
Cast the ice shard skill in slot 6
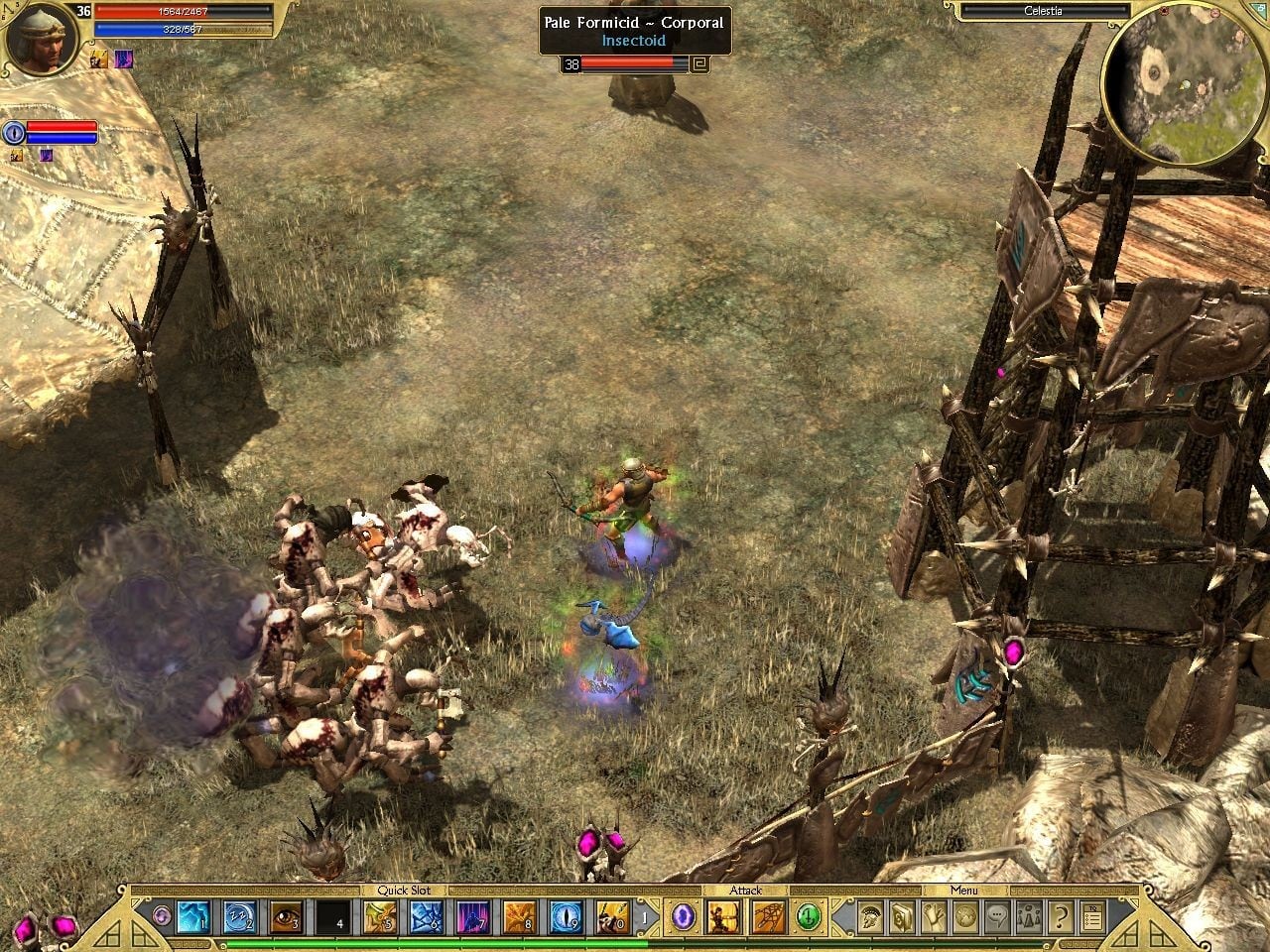click(426, 917)
